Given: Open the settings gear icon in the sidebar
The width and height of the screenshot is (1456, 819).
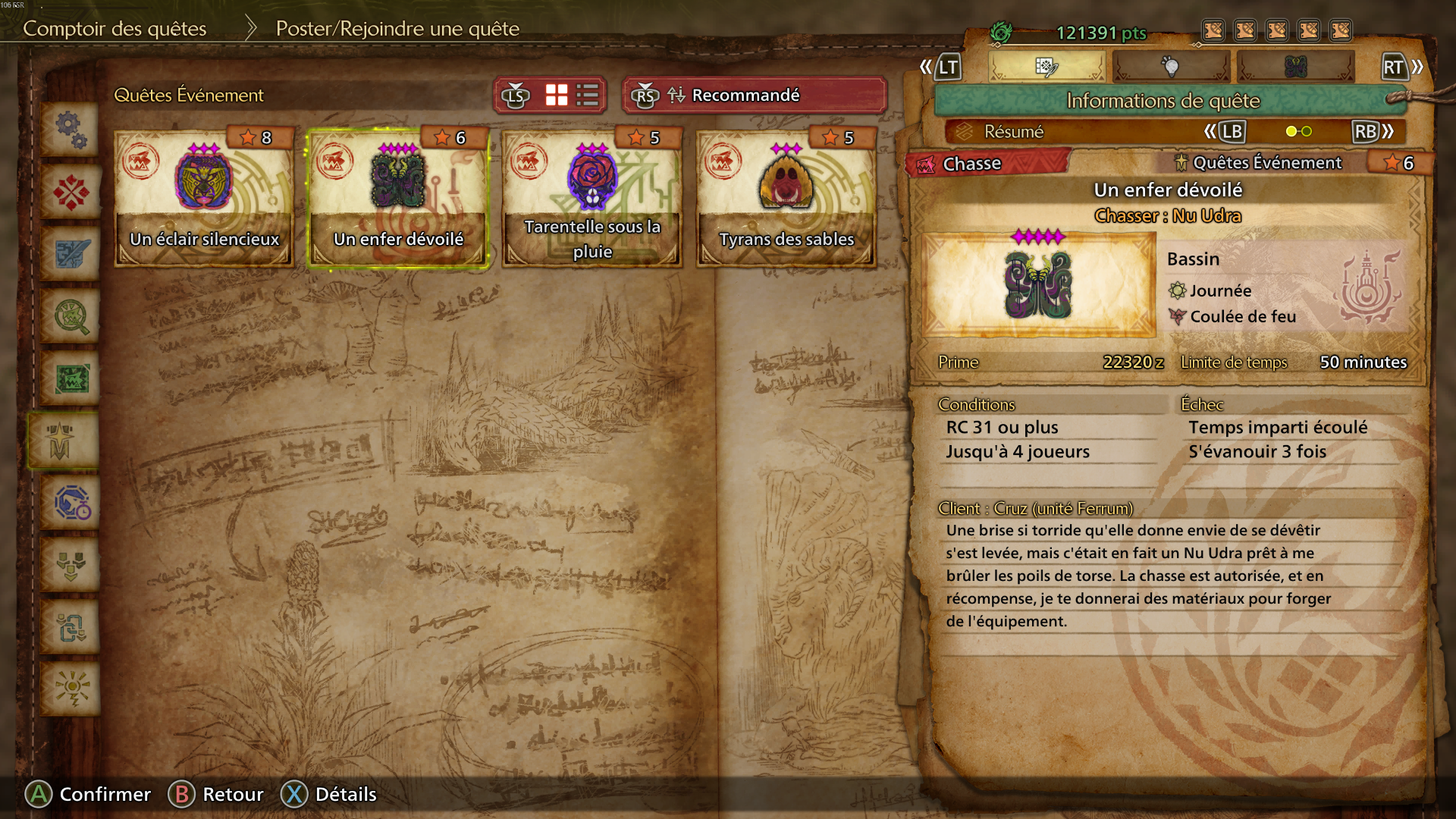Looking at the screenshot, I should [71, 131].
